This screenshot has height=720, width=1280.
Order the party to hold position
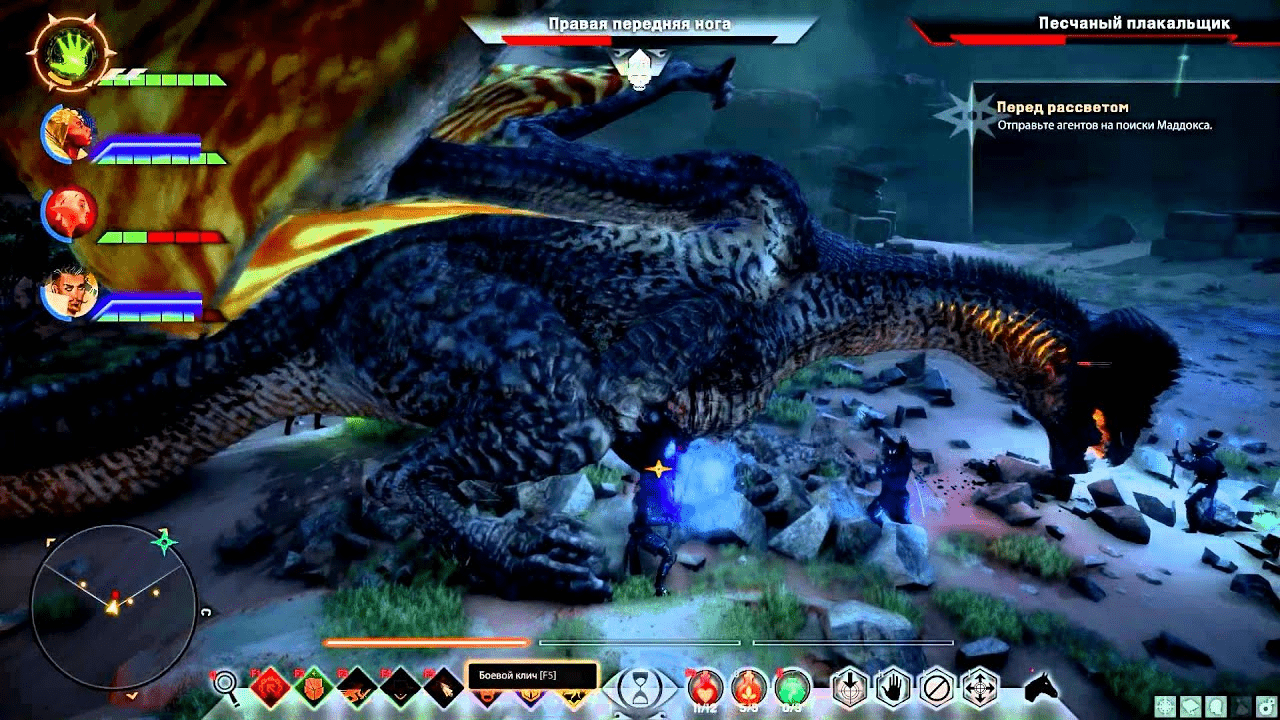pyautogui.click(x=893, y=688)
